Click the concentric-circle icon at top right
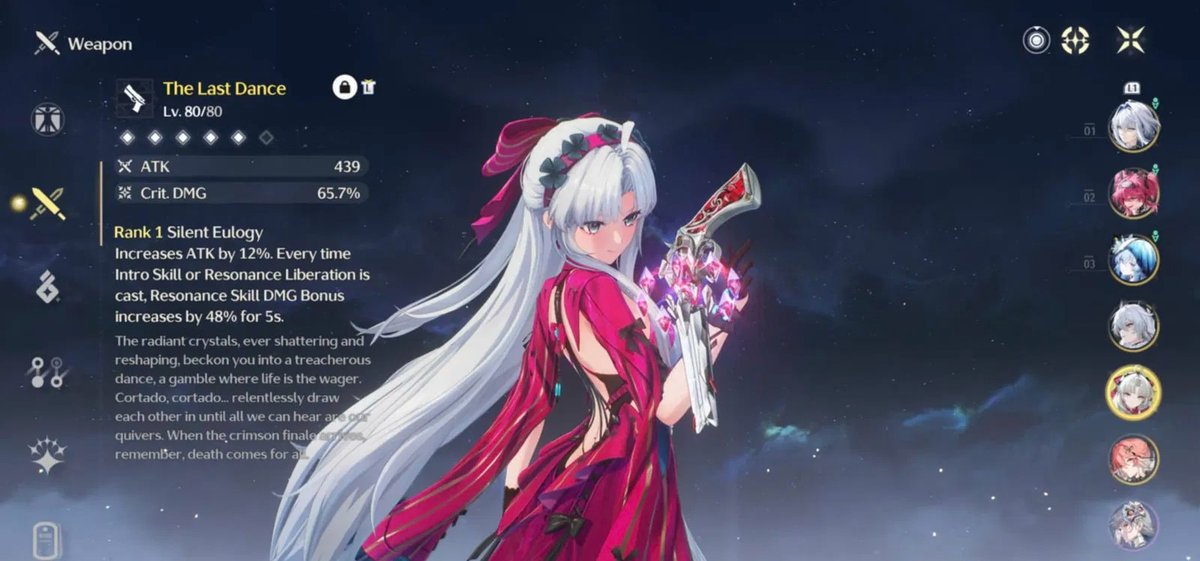This screenshot has width=1200, height=561. tap(1037, 40)
